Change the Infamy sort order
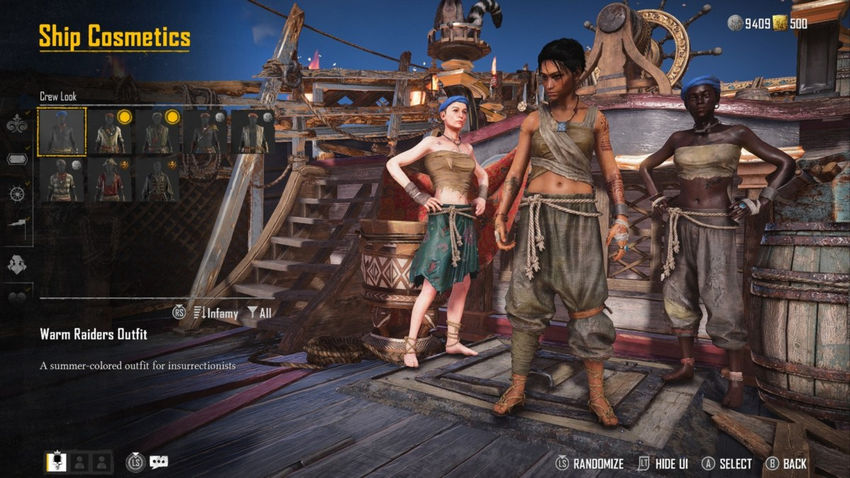Screen dimensions: 850x478 (x=215, y=312)
